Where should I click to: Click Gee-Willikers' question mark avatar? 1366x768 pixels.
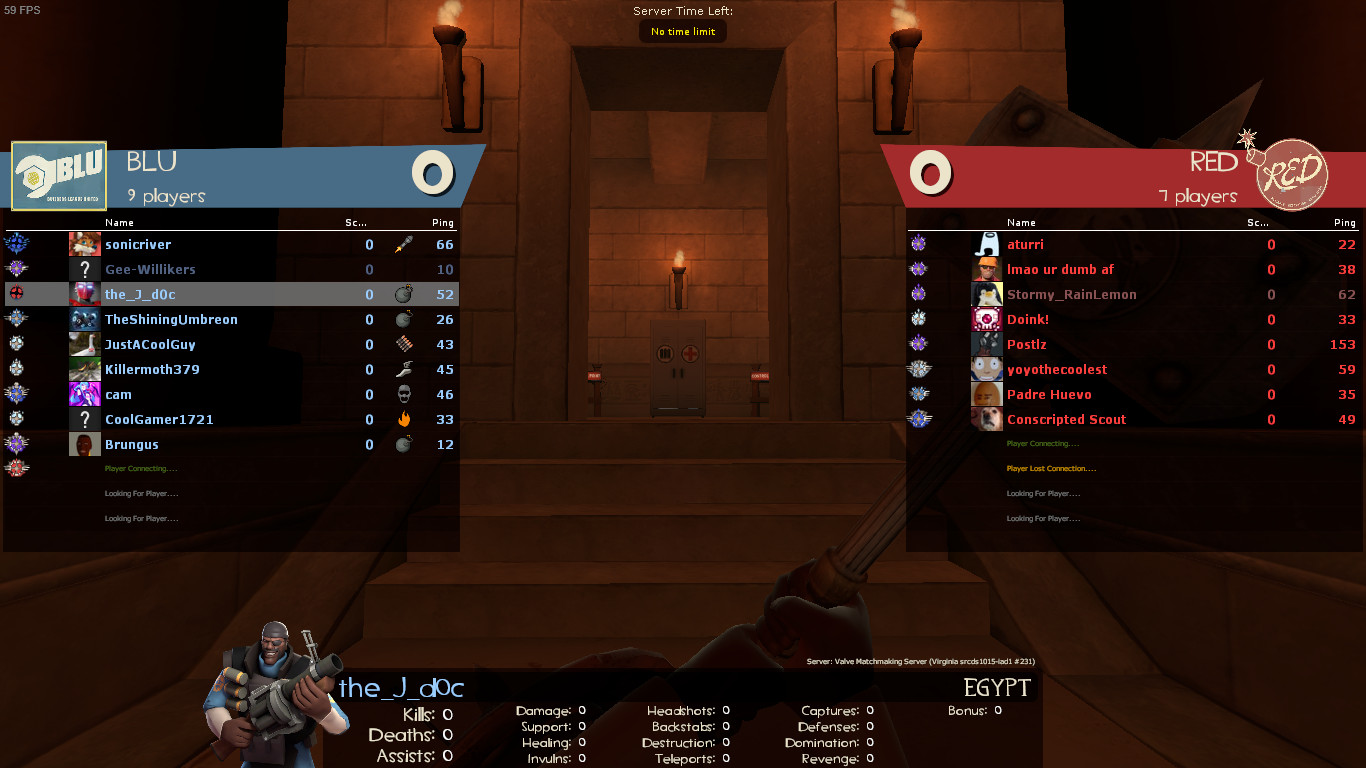[84, 269]
